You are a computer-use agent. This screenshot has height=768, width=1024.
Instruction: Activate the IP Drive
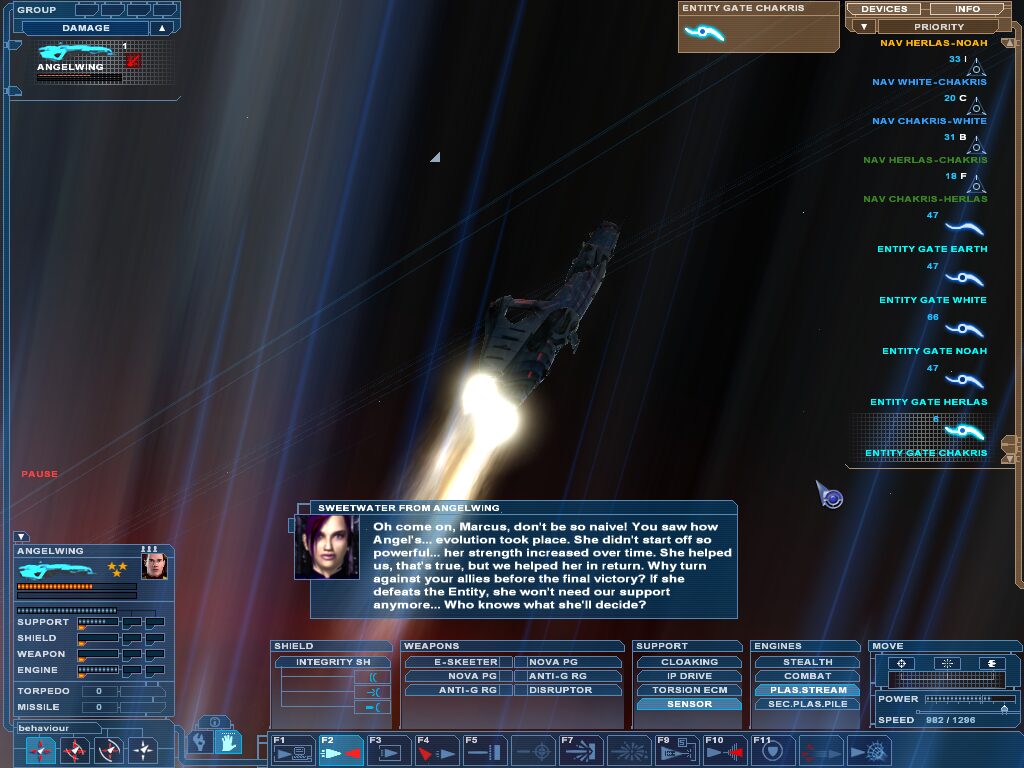689,676
